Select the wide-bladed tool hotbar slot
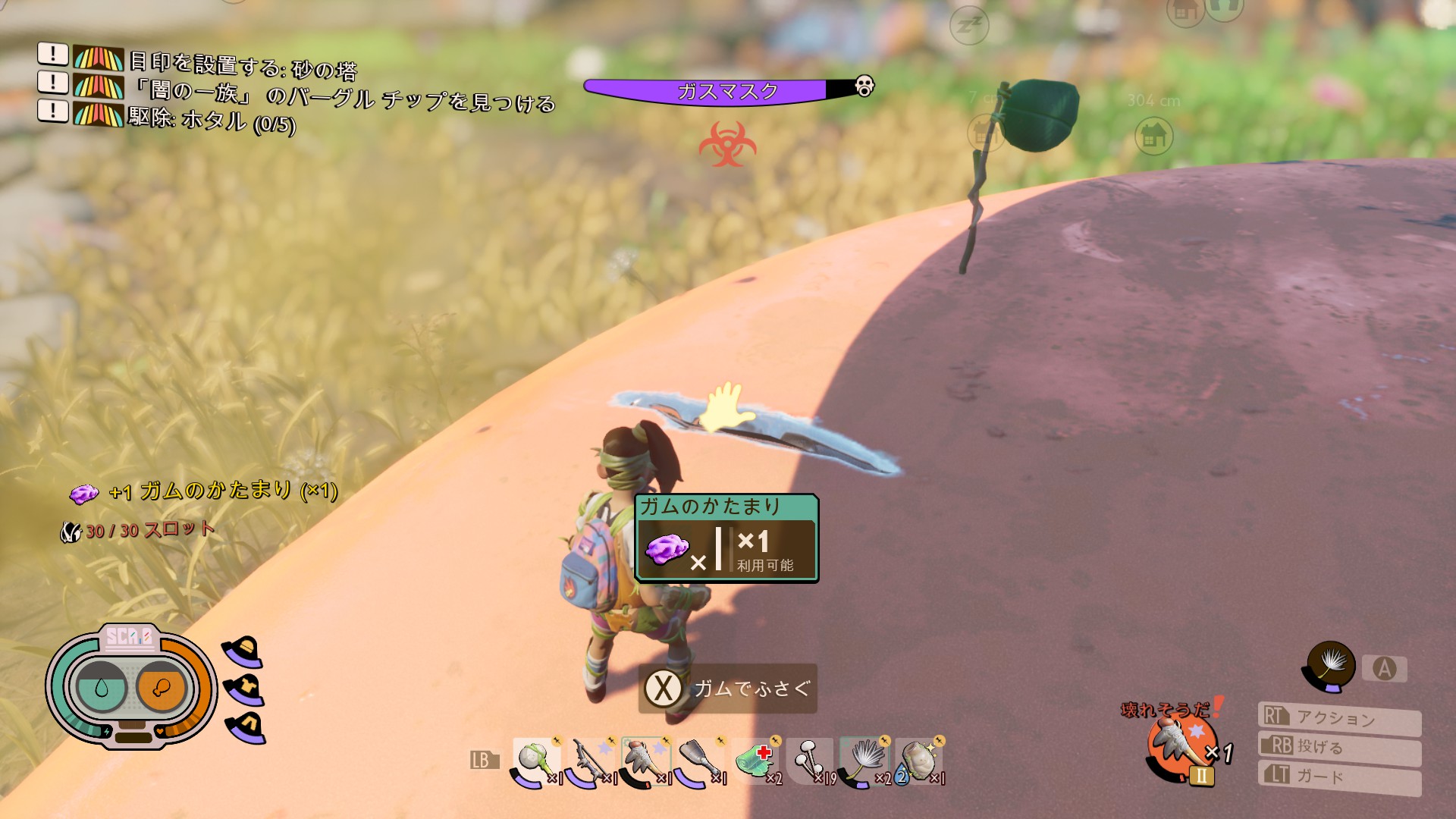 [701, 761]
